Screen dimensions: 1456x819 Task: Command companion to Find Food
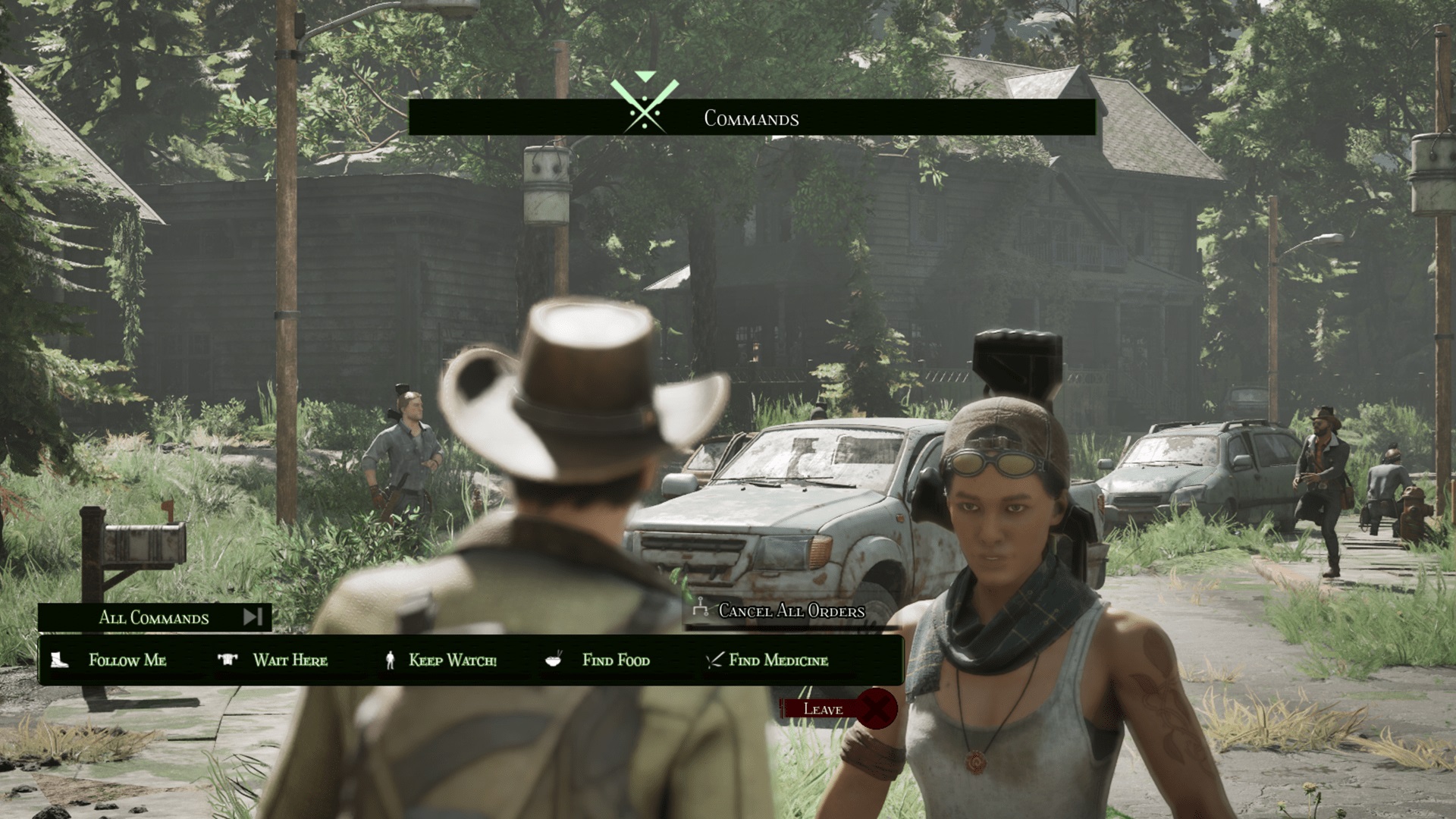614,661
